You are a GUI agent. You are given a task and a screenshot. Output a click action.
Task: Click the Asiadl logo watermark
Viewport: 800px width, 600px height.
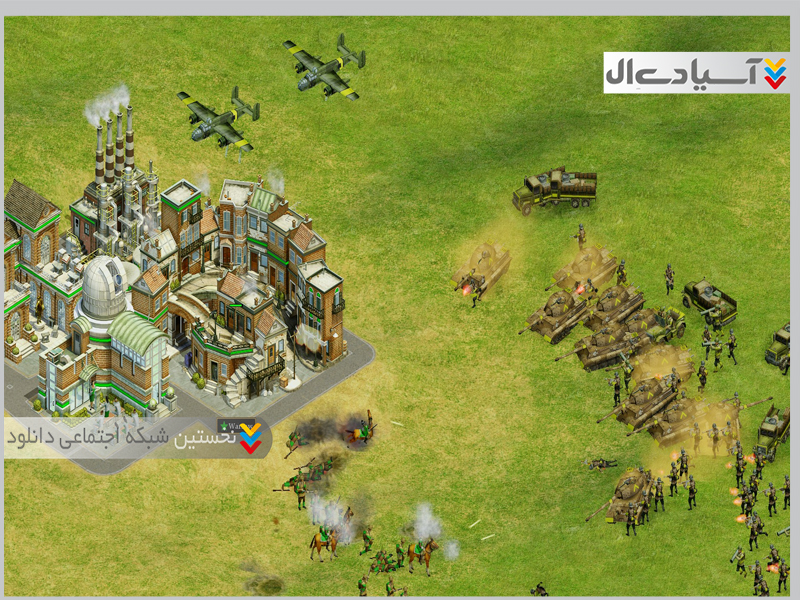coord(696,72)
